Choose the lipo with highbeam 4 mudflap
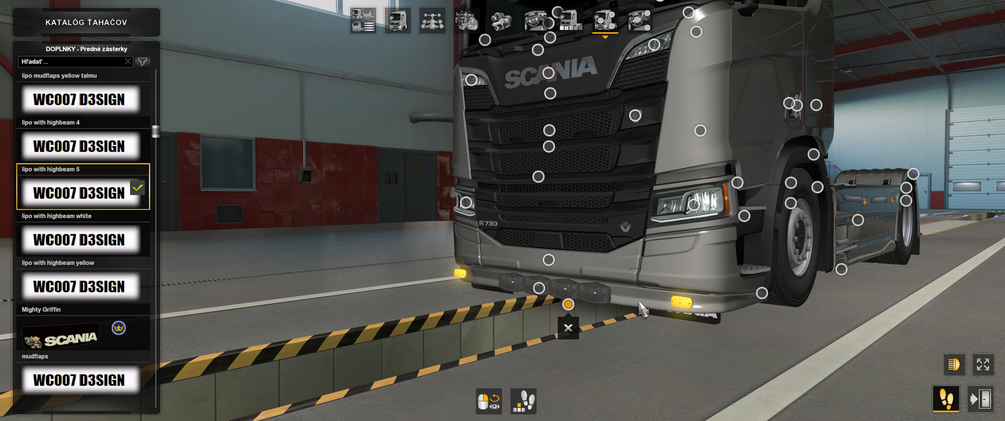 pos(80,146)
